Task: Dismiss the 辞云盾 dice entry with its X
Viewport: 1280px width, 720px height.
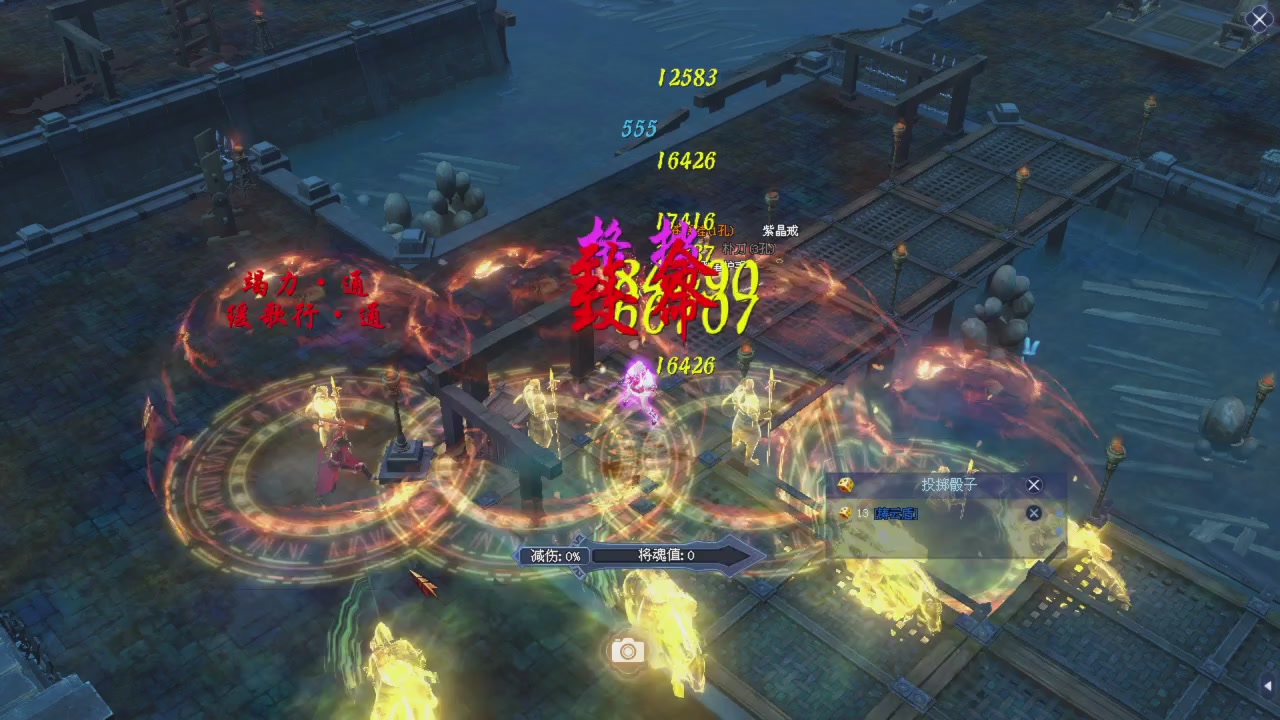Action: (1034, 513)
